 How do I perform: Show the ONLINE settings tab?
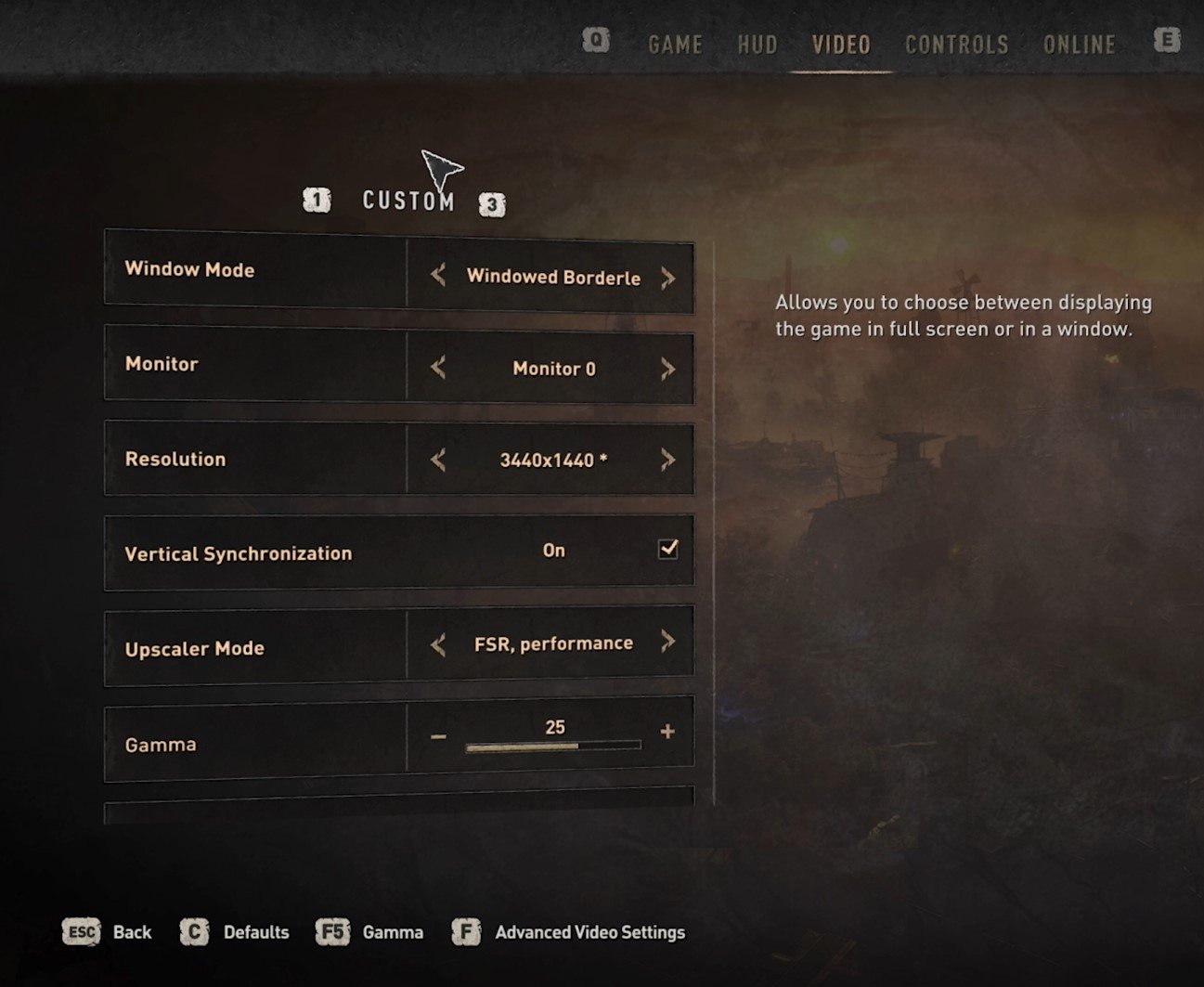[1079, 45]
